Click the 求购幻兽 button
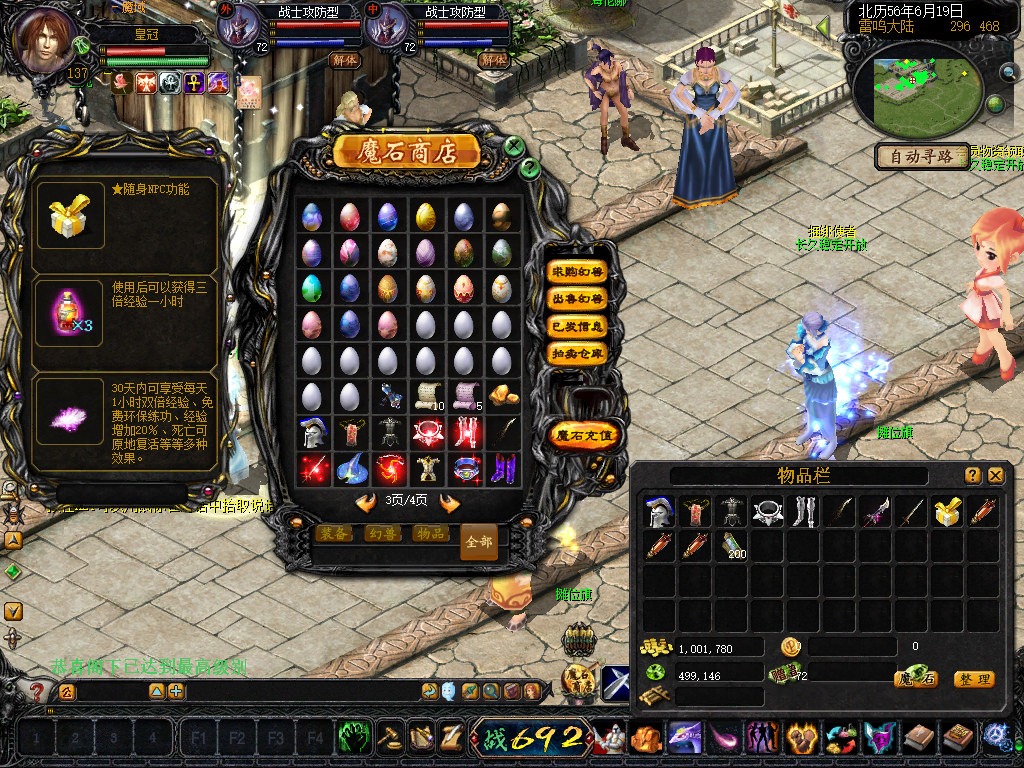 (x=578, y=271)
